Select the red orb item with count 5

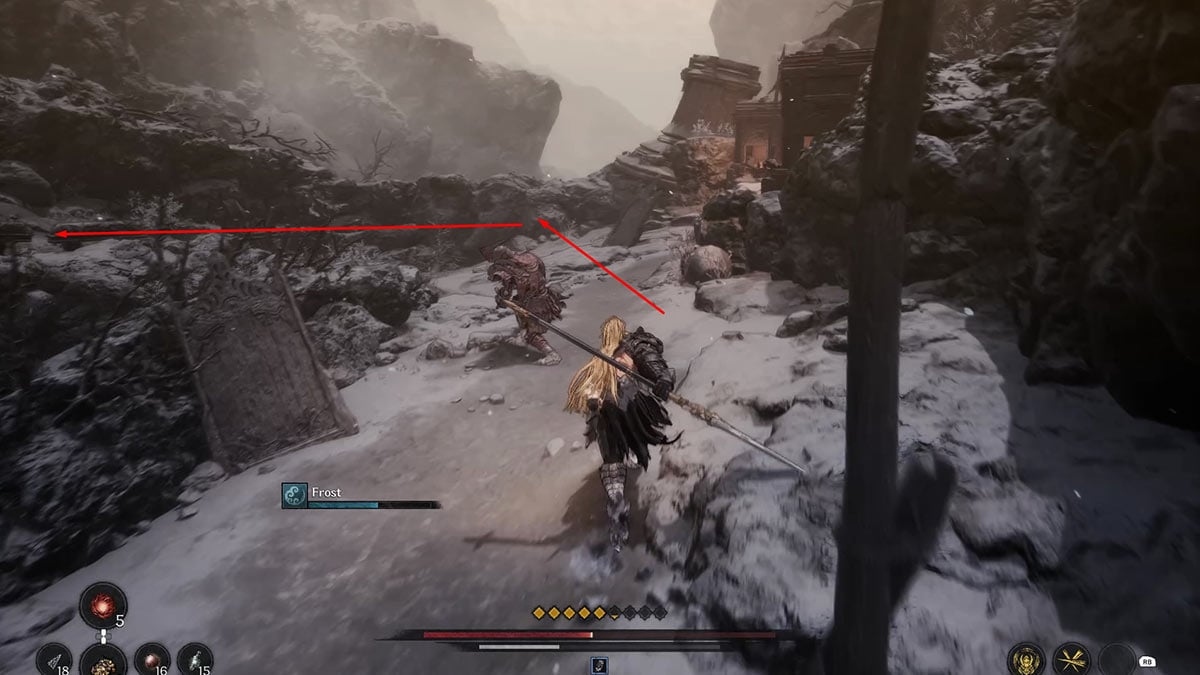click(x=103, y=607)
